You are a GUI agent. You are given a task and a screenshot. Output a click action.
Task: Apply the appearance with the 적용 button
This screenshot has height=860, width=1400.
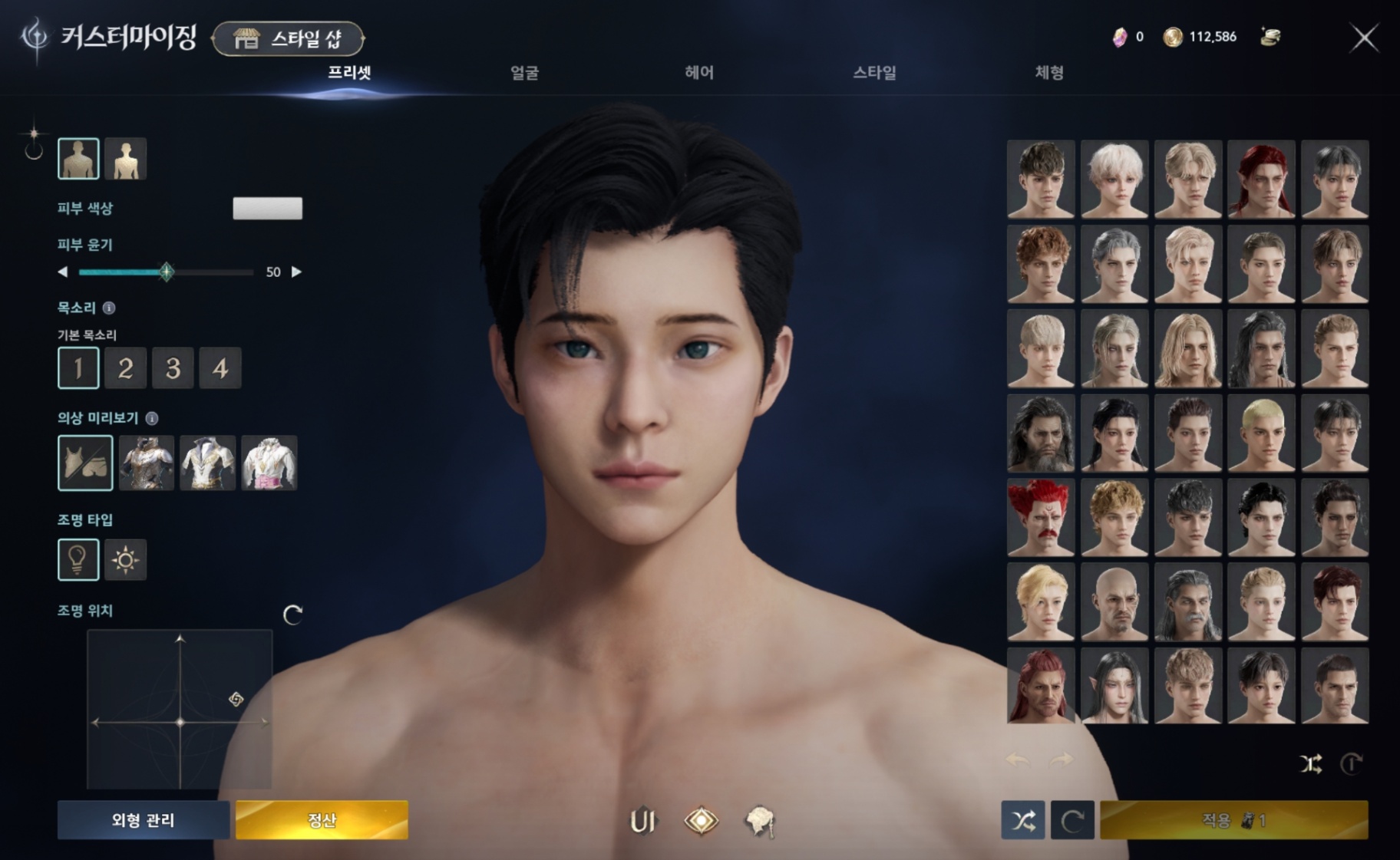pyautogui.click(x=1233, y=820)
